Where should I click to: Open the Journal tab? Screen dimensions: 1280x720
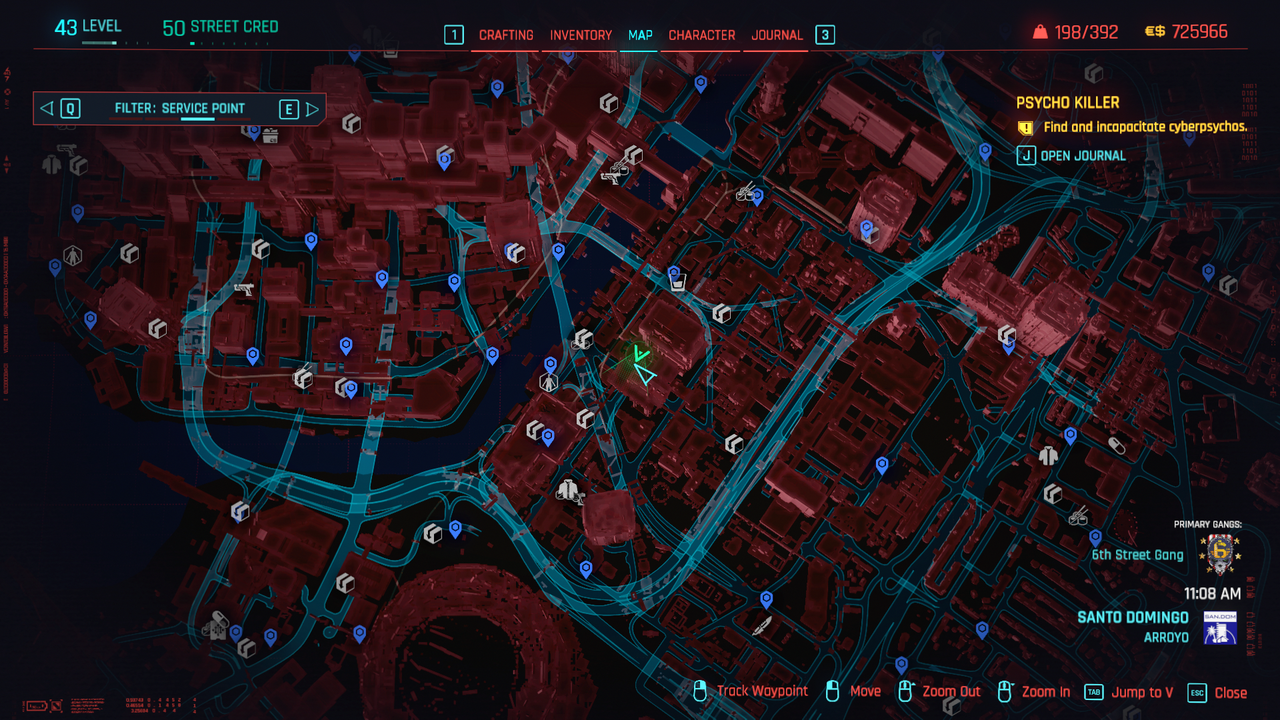point(777,35)
